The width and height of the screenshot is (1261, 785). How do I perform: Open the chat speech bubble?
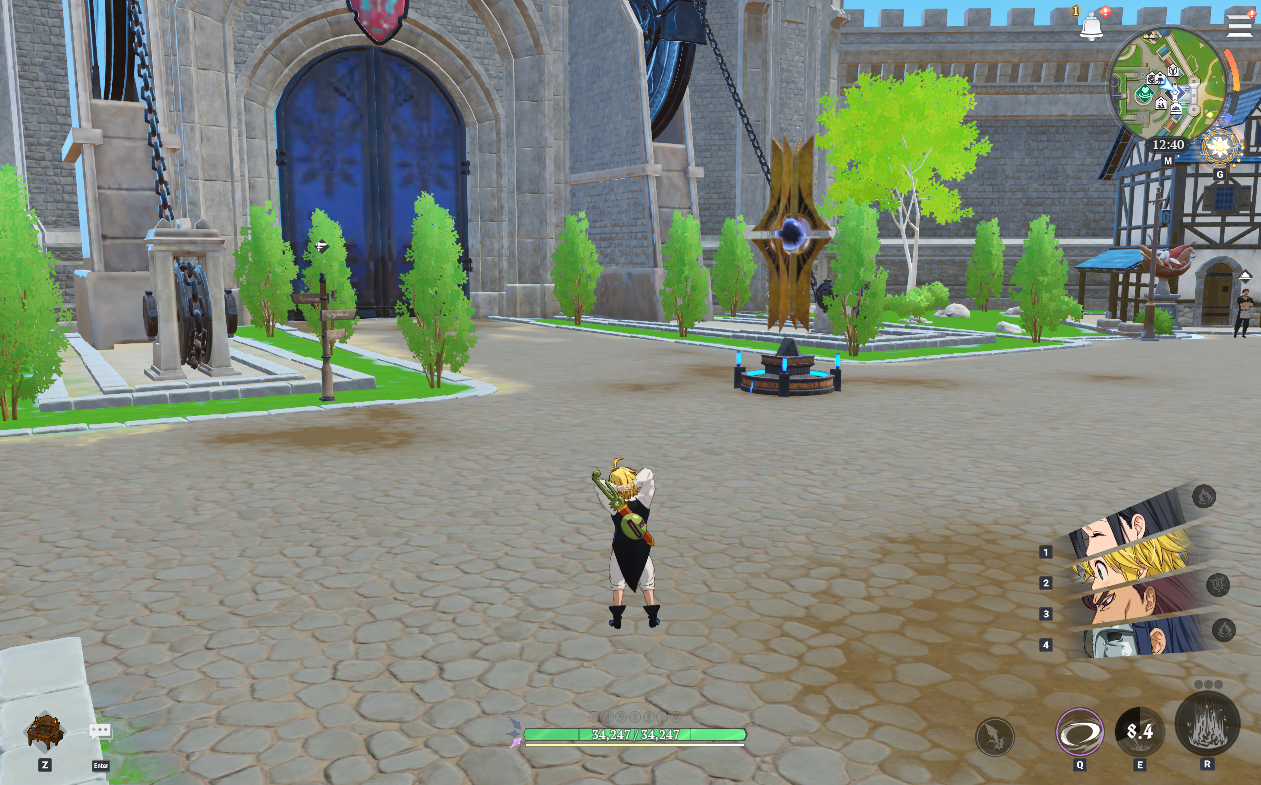100,732
